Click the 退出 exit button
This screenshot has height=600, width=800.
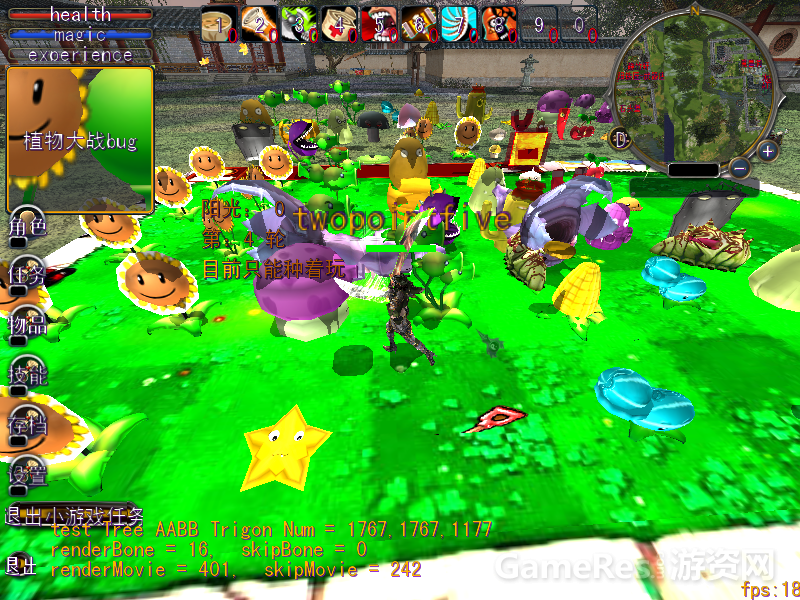20,566
